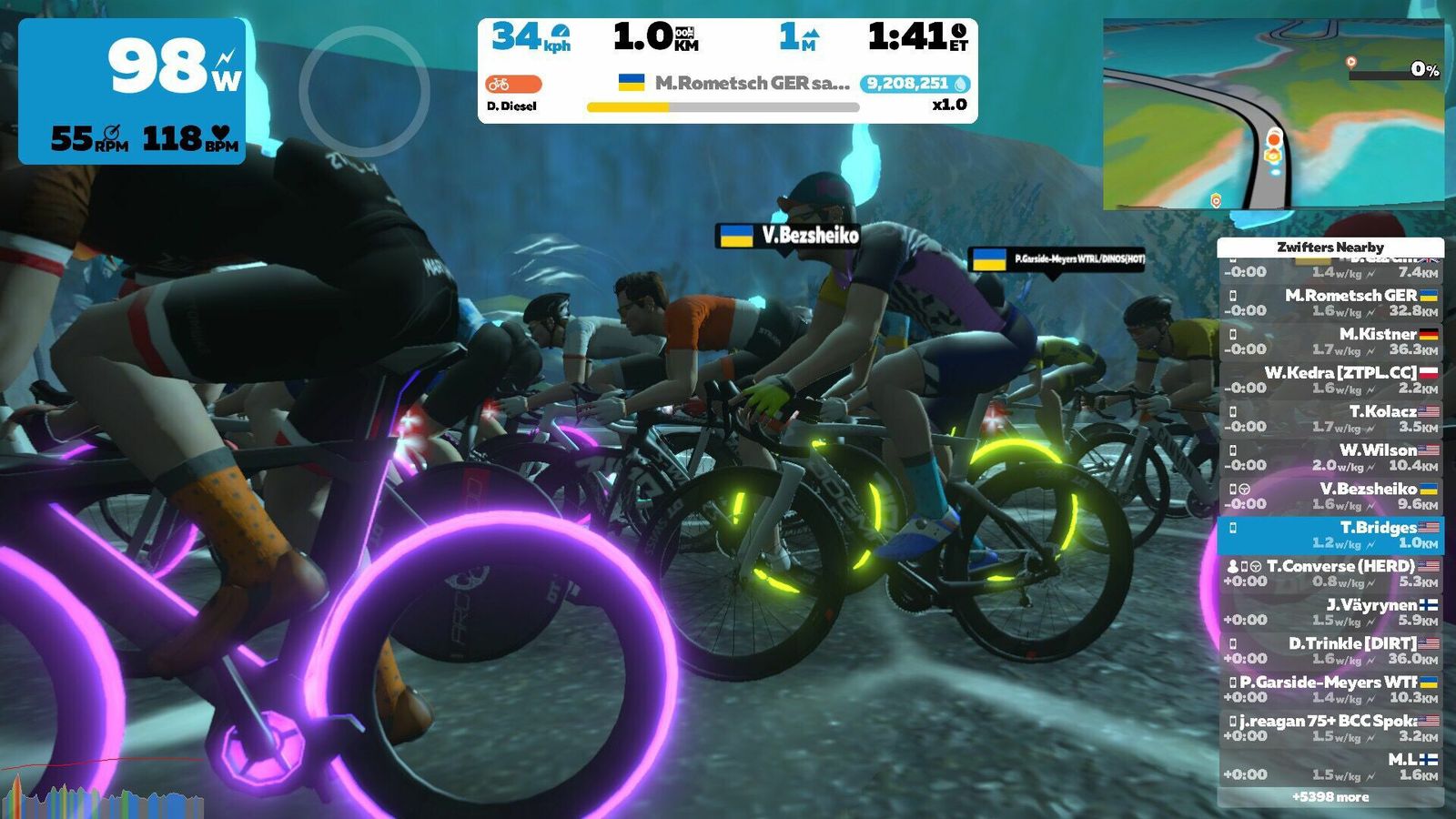This screenshot has height=819, width=1456.
Task: Click the V.Bezsheiko name tag
Action: click(789, 236)
